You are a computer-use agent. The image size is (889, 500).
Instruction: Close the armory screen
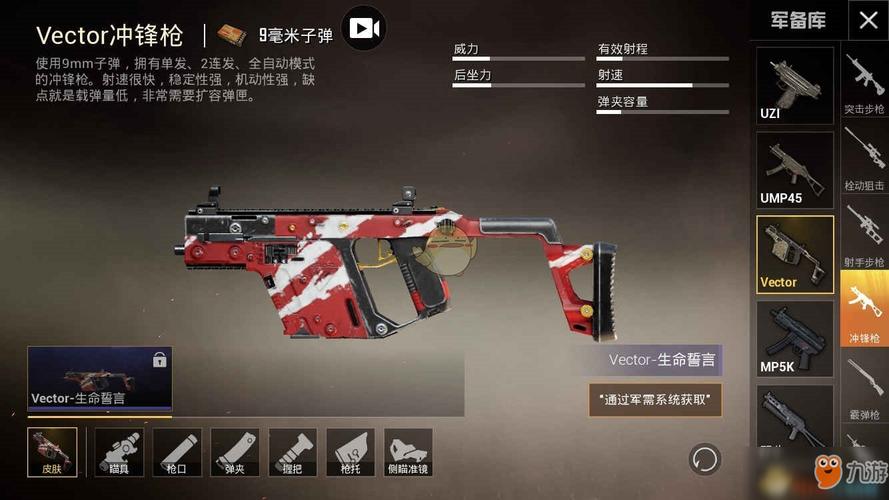[x=866, y=20]
